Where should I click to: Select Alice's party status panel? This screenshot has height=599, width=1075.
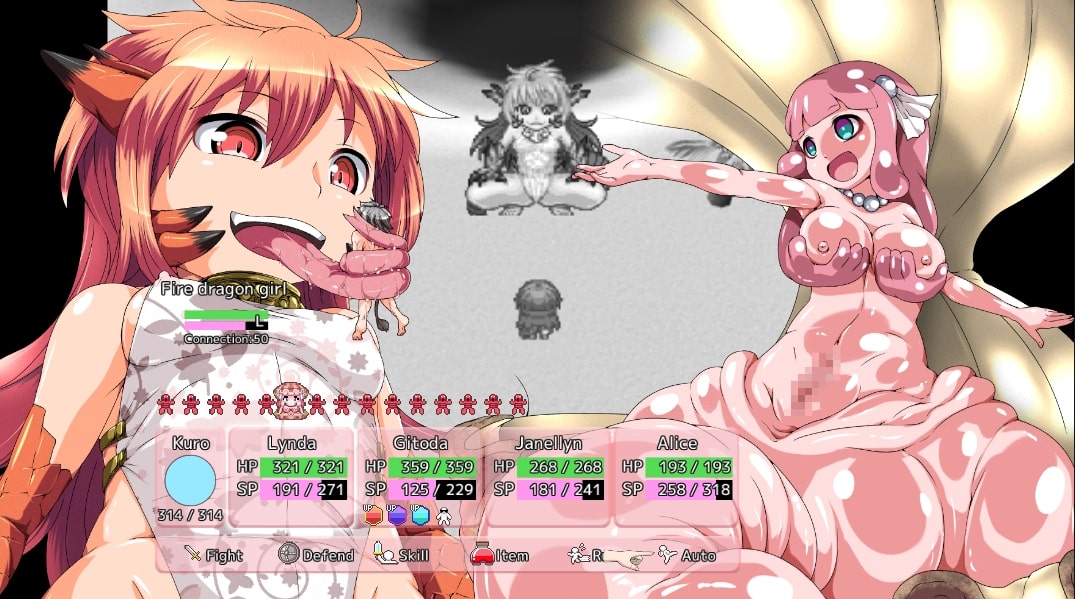pos(676,477)
